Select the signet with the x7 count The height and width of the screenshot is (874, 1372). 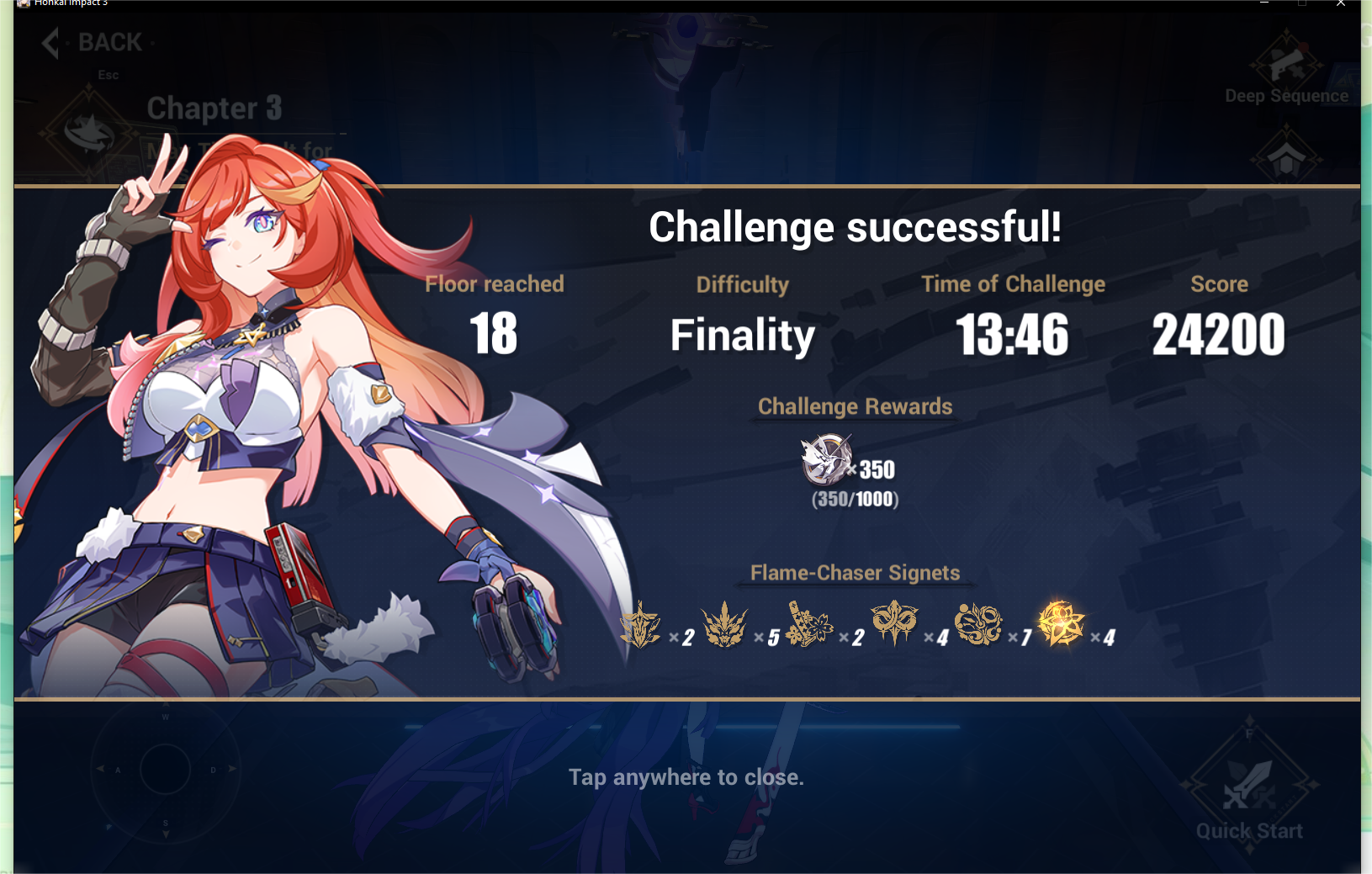pos(977,622)
